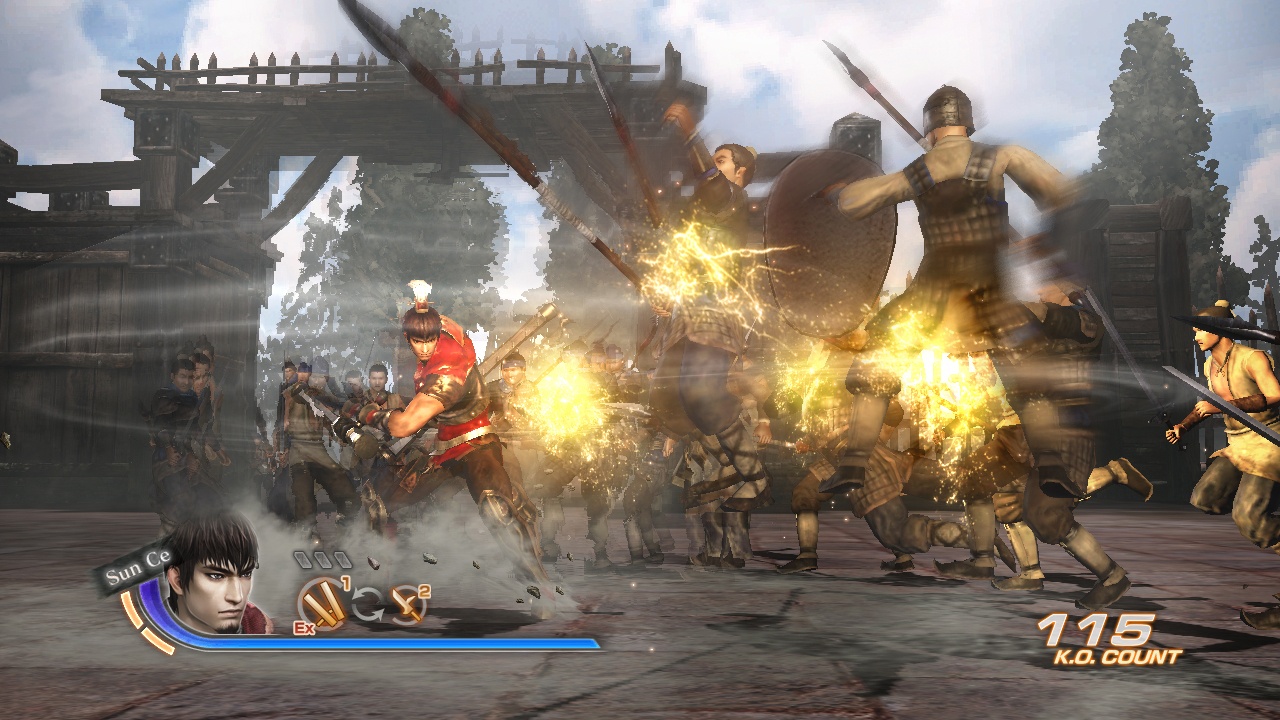Screen dimensions: 1280x720
Task: Click the blue health bar
Action: coord(400,645)
